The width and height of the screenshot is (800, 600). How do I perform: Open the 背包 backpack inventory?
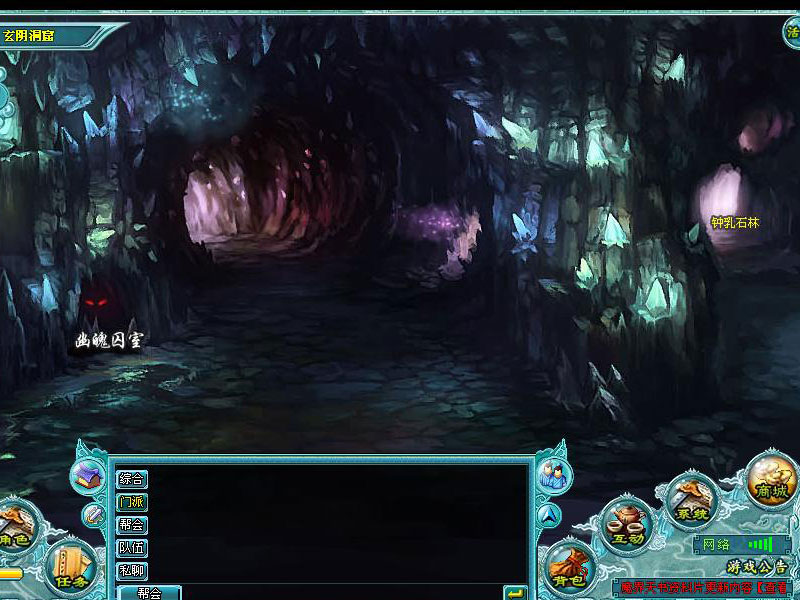coord(567,570)
